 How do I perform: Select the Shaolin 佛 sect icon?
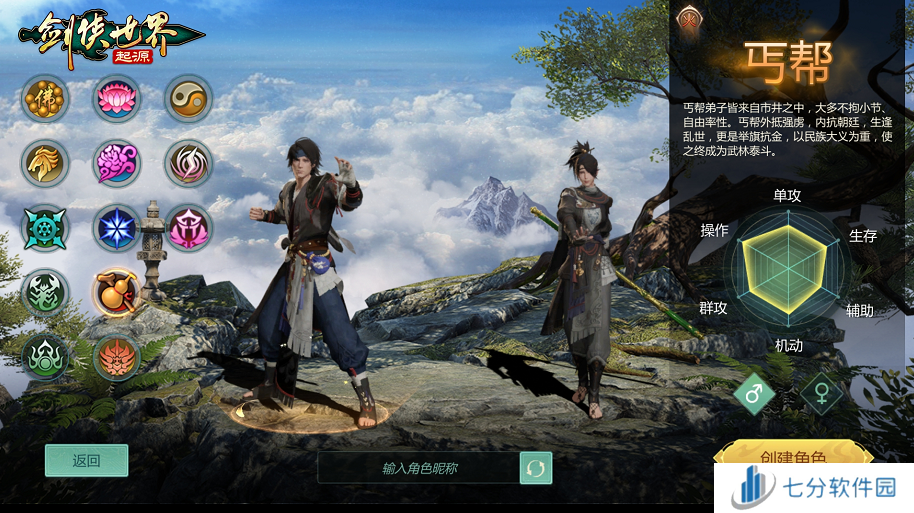(45, 98)
